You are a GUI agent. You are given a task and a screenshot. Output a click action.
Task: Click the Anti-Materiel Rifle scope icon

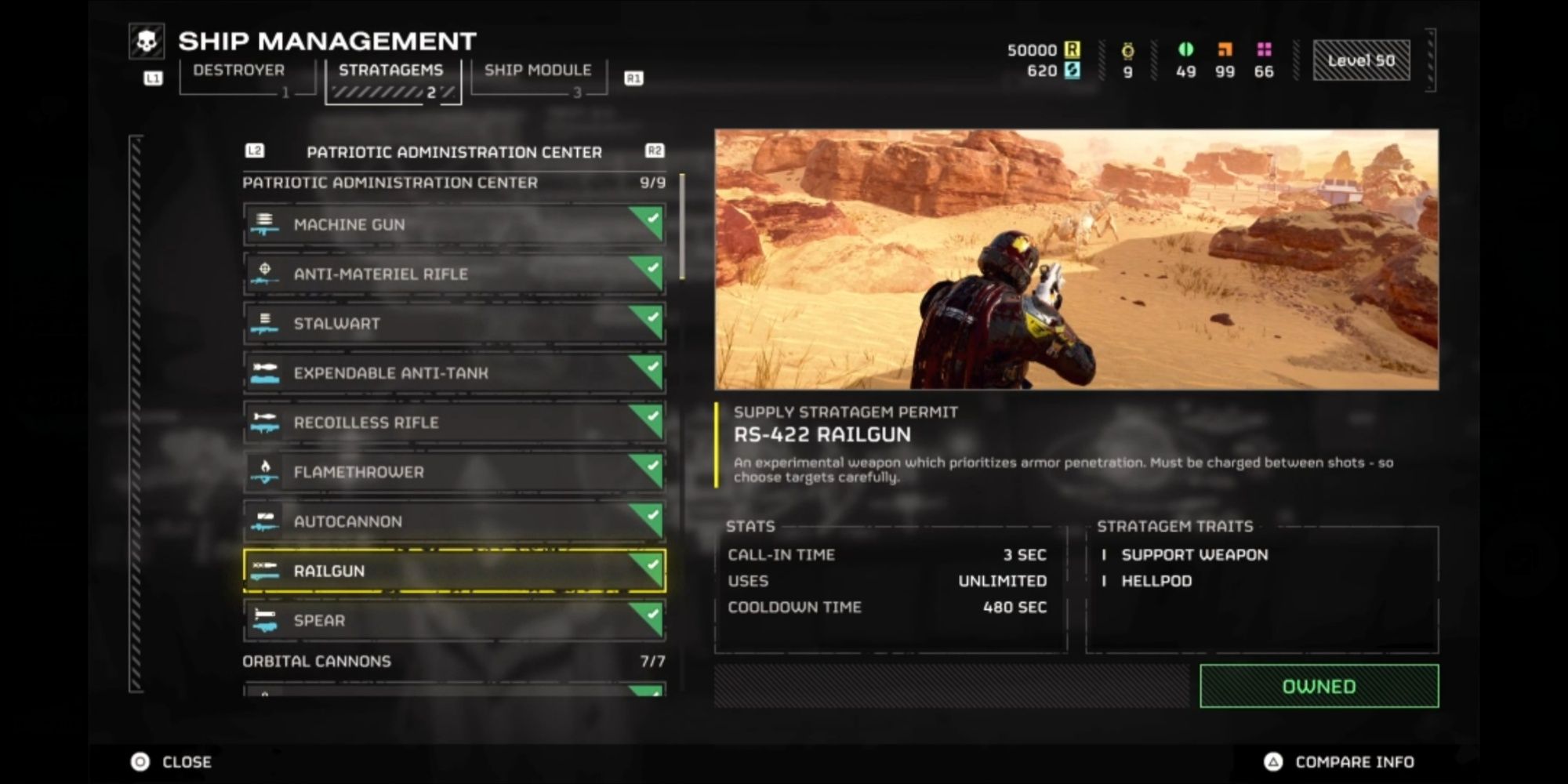[267, 274]
